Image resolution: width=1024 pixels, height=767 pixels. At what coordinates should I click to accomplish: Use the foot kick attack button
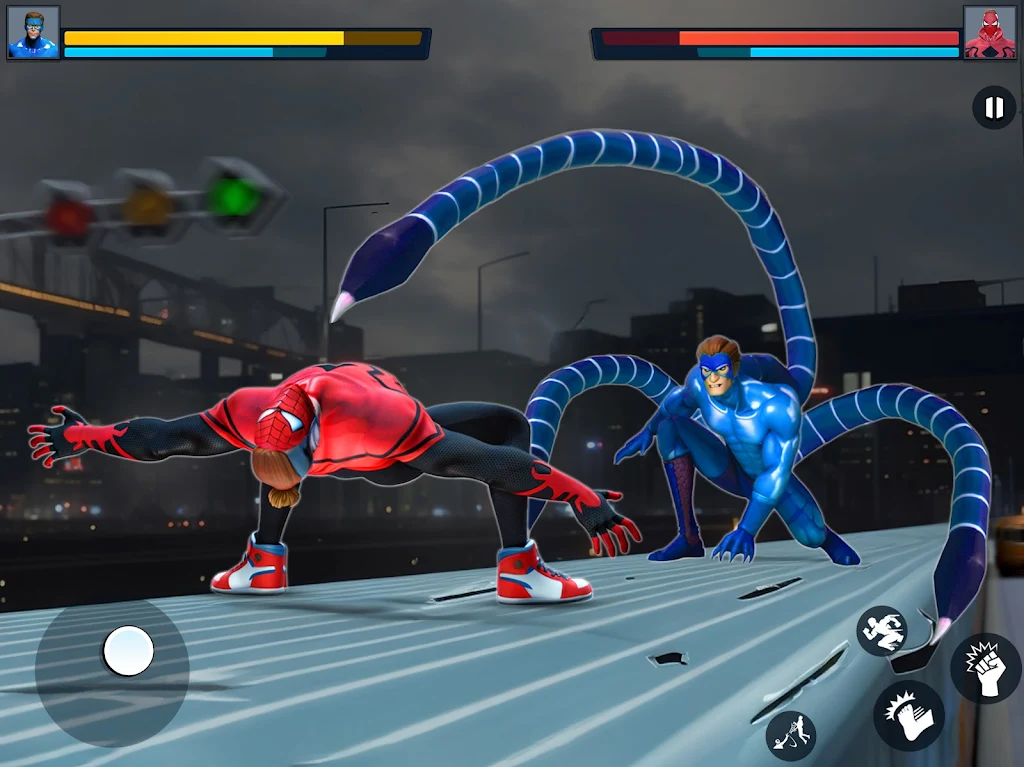pos(908,716)
